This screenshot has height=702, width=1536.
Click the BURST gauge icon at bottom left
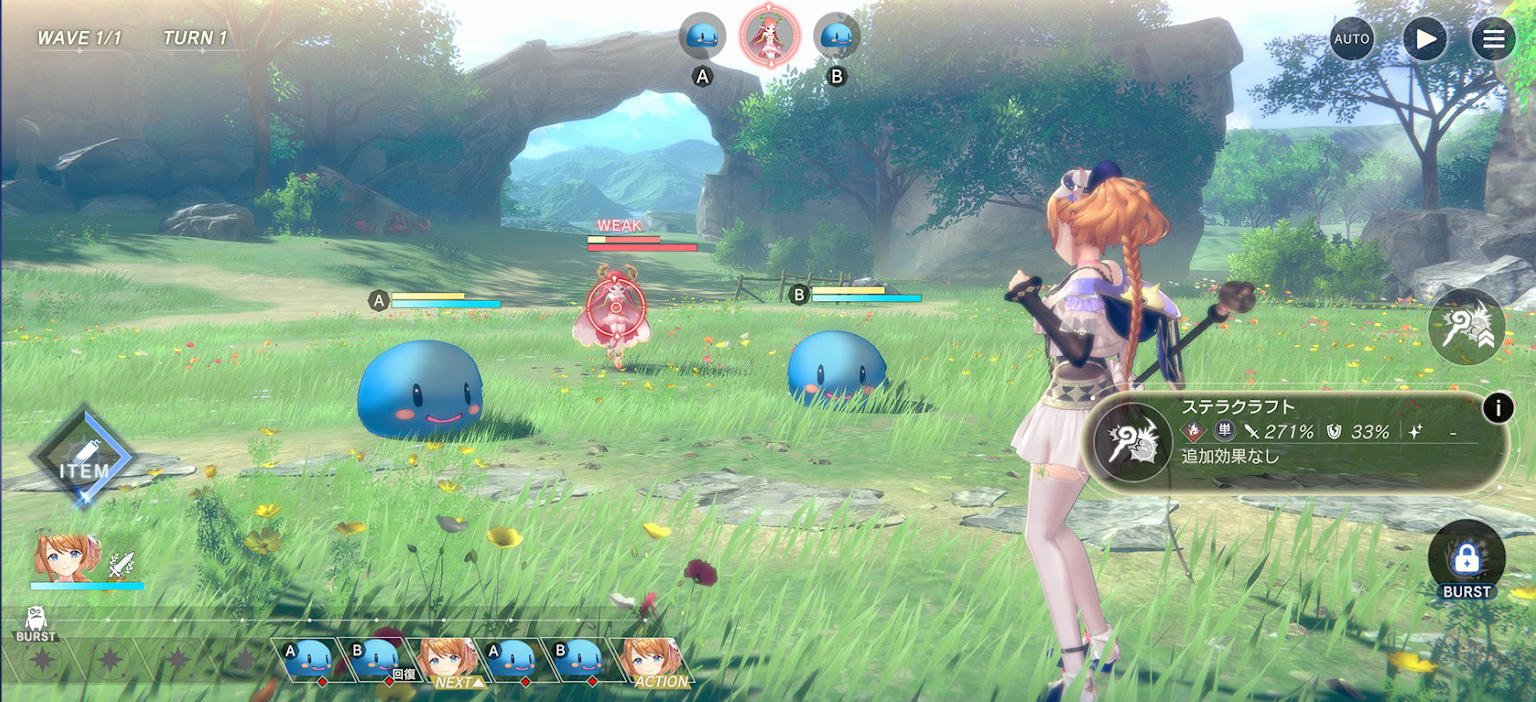[36, 622]
